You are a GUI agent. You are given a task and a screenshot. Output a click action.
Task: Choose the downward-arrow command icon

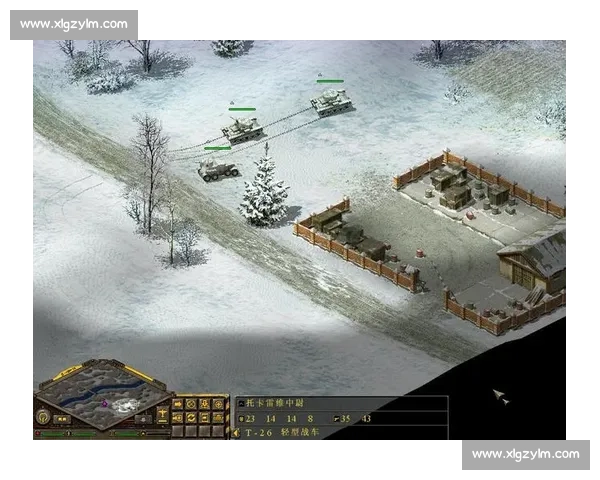point(205,404)
